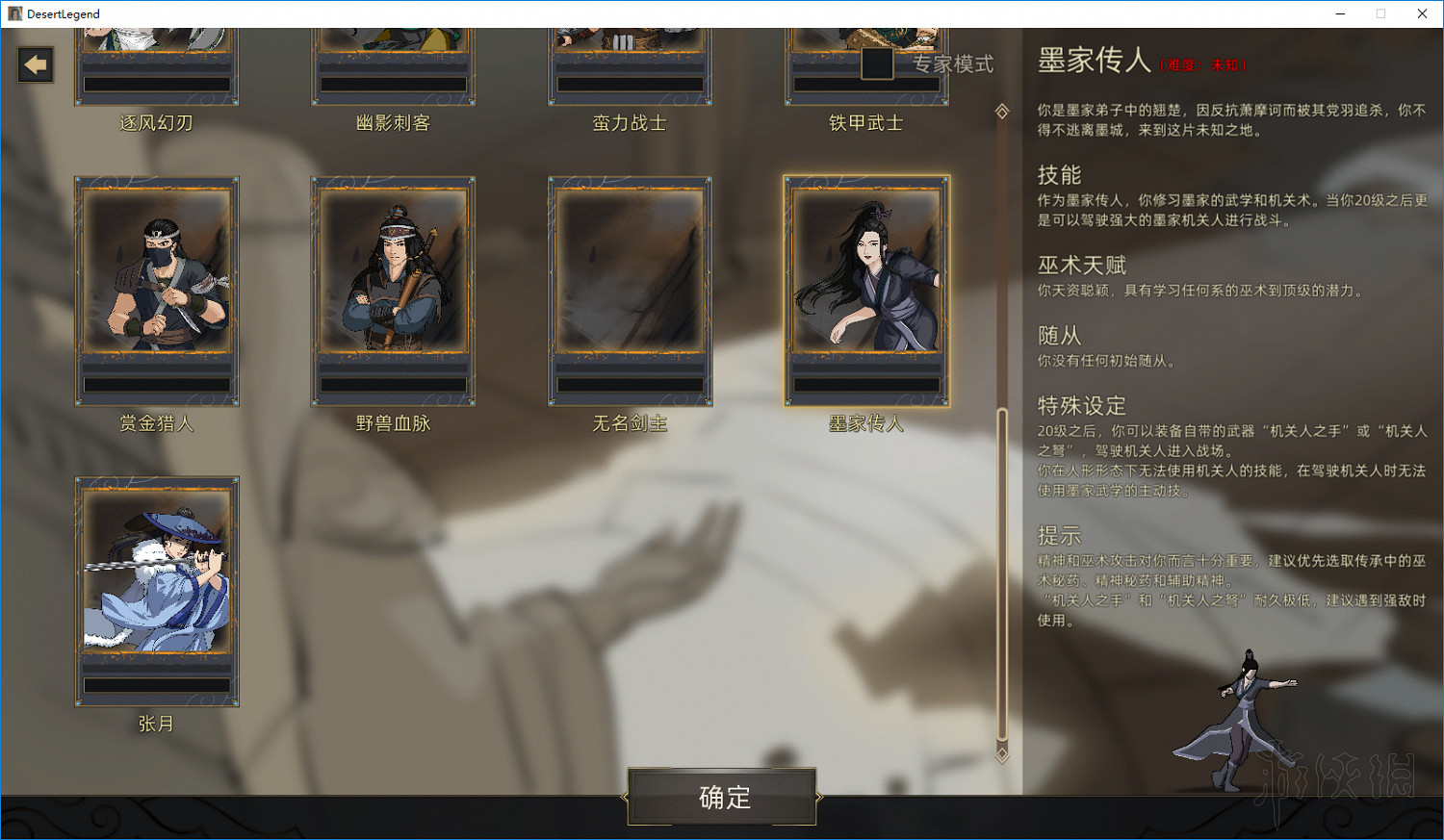Image resolution: width=1444 pixels, height=840 pixels.
Task: Select the 赏金猎人 character portrait
Action: pyautogui.click(x=156, y=291)
